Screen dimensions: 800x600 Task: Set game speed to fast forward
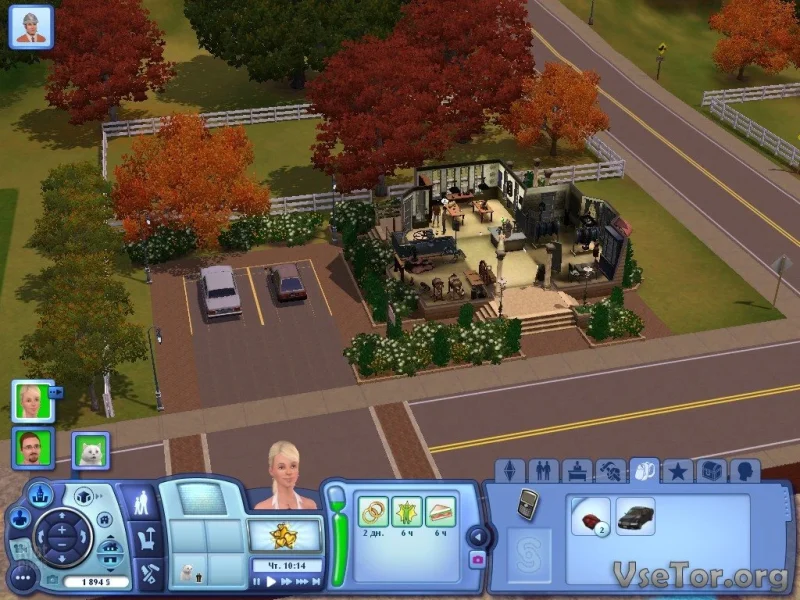coord(285,581)
